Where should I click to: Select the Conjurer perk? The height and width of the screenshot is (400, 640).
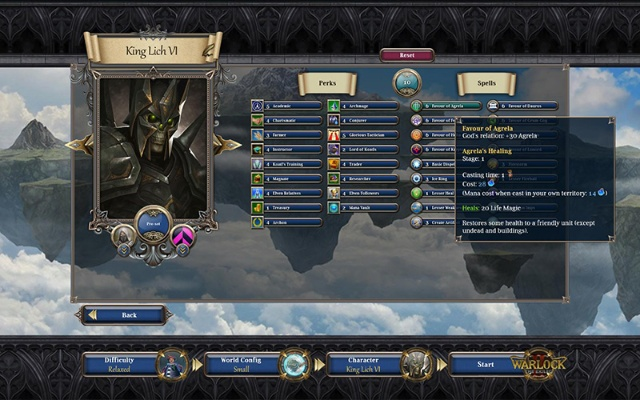tap(367, 120)
